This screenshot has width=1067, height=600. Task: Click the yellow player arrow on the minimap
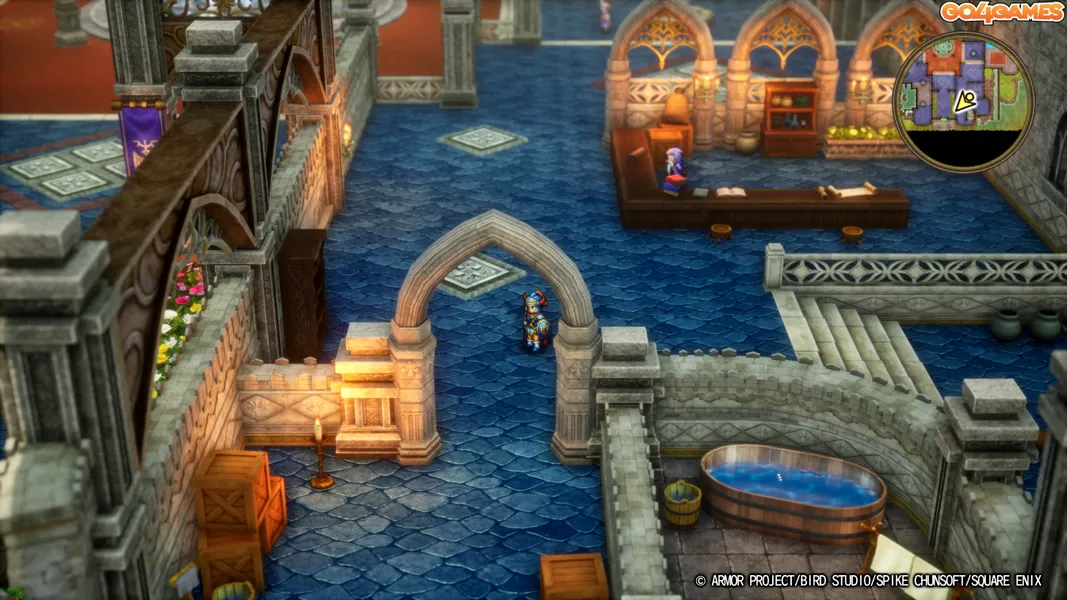(965, 101)
